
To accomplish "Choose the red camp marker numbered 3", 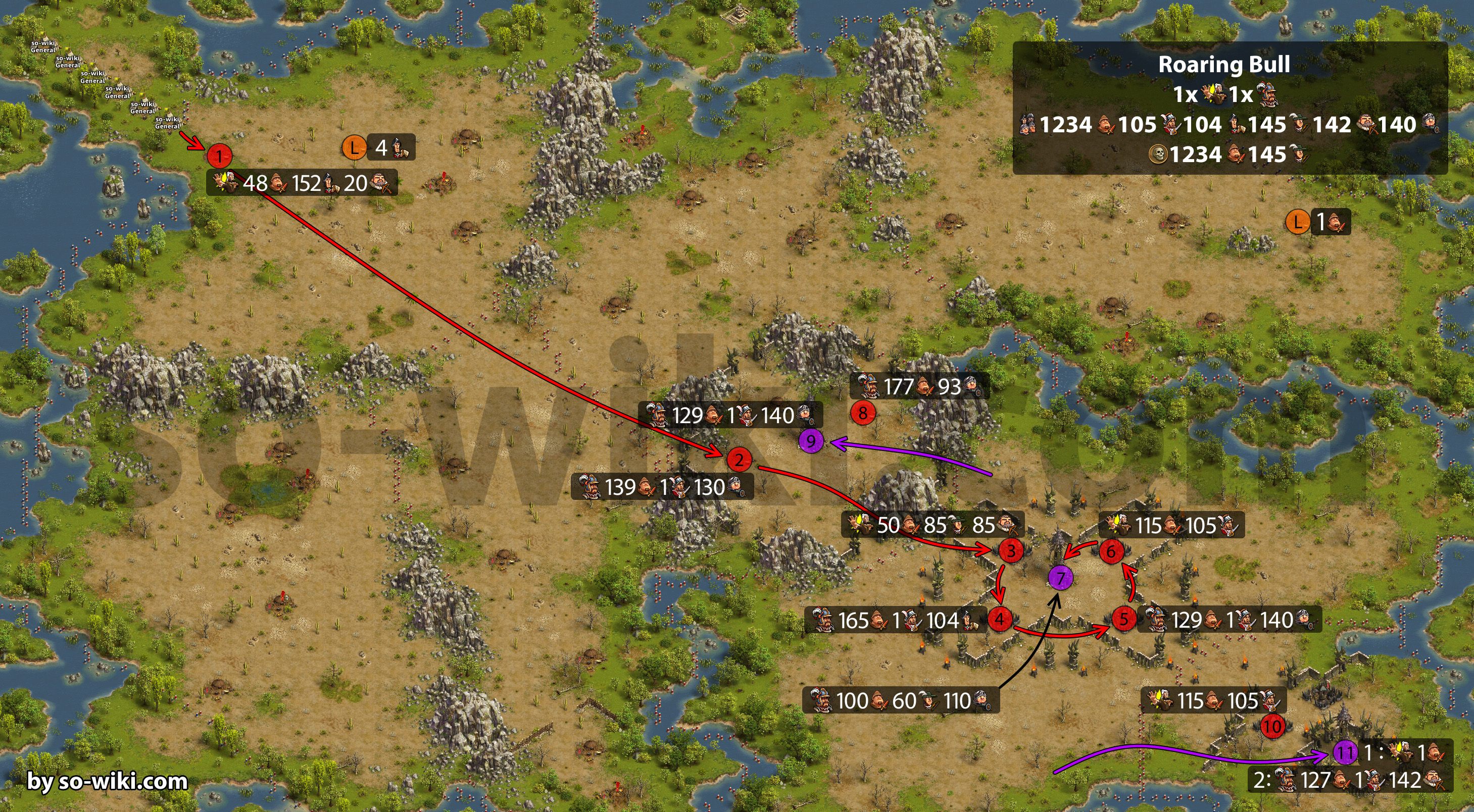I will tap(1010, 550).
